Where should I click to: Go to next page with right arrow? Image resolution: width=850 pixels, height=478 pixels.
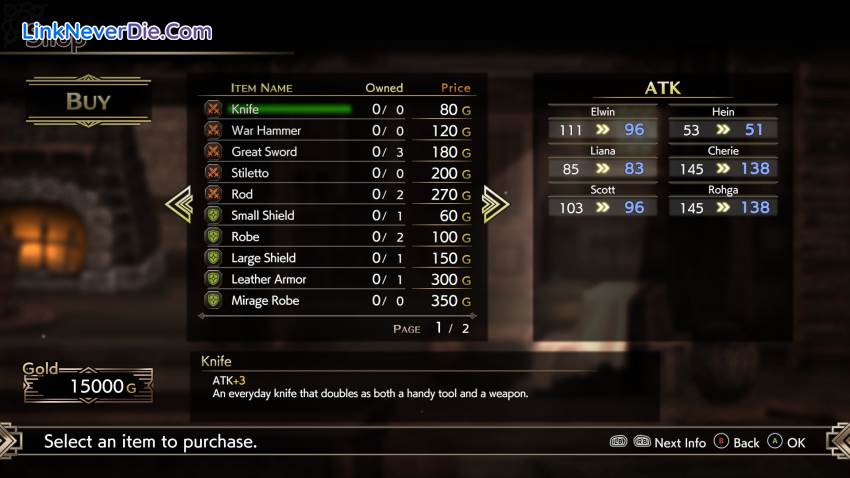495,204
